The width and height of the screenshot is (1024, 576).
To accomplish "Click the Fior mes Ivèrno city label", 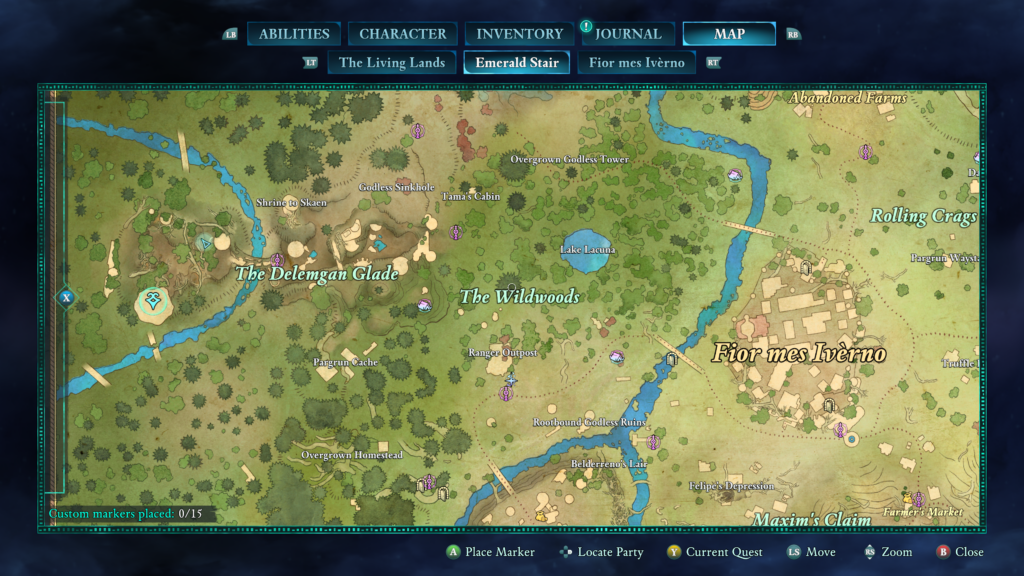I will pyautogui.click(x=798, y=354).
